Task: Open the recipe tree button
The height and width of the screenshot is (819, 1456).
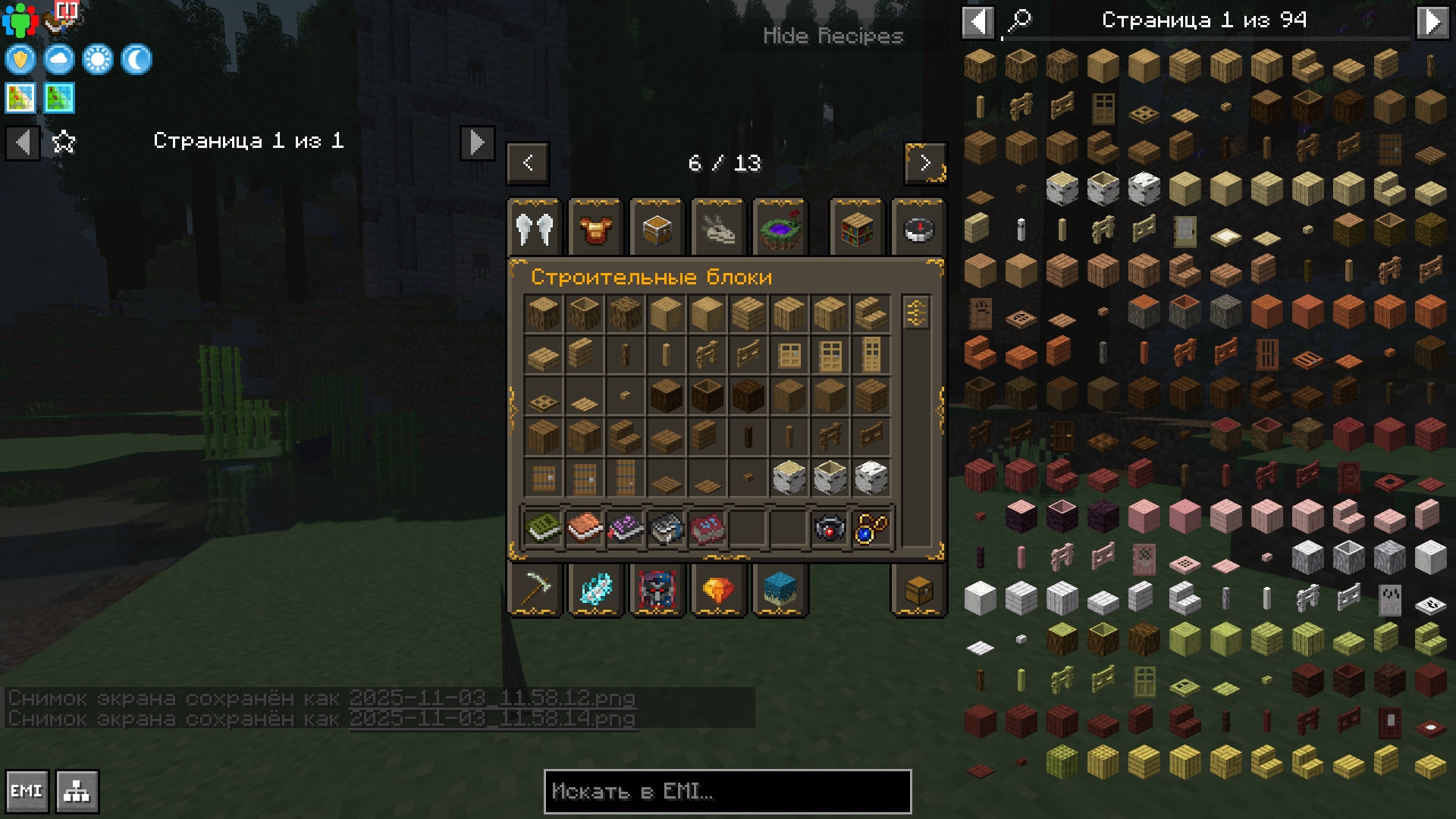Action: [x=77, y=792]
